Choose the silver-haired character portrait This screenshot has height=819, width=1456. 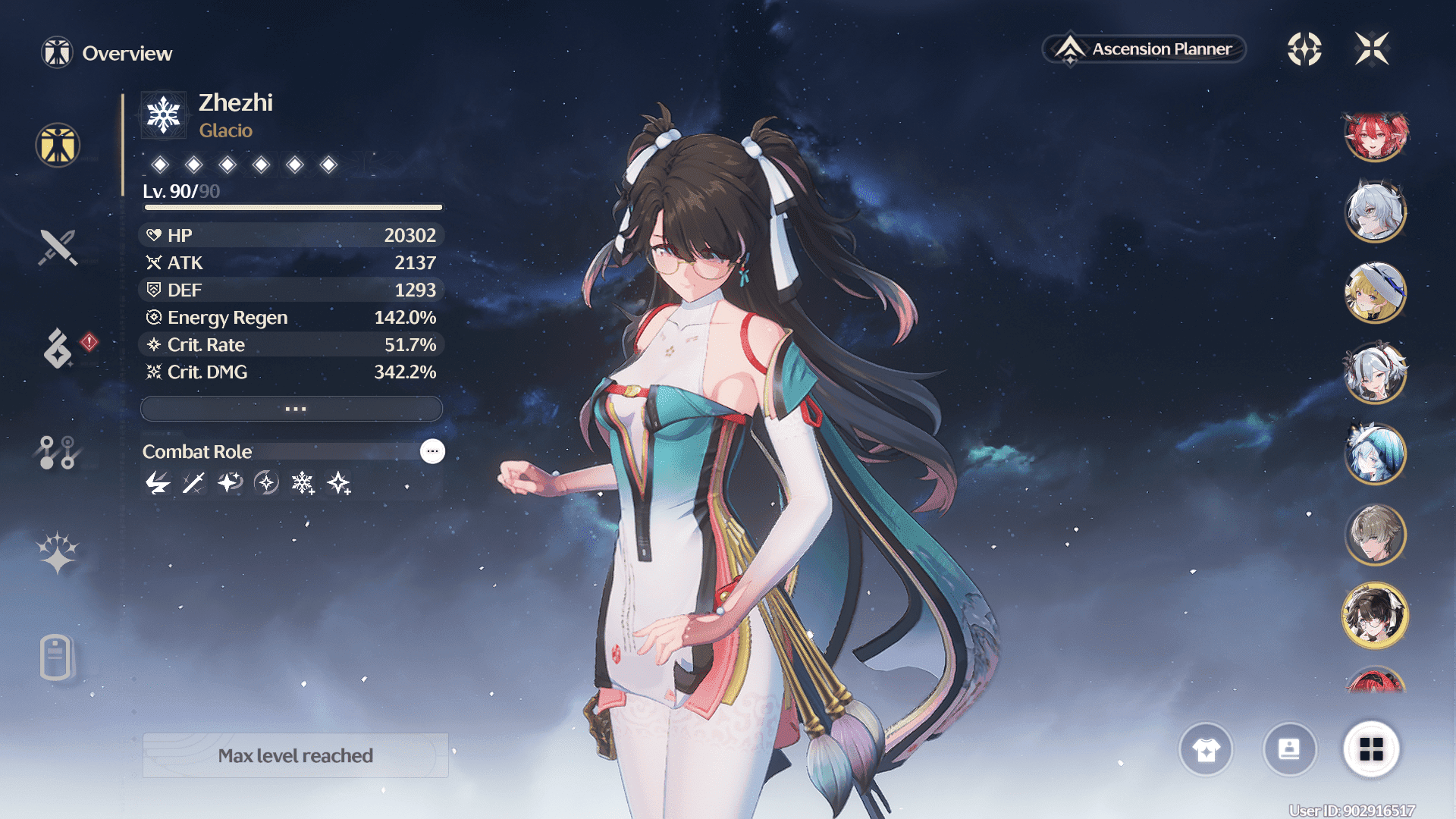click(1375, 212)
